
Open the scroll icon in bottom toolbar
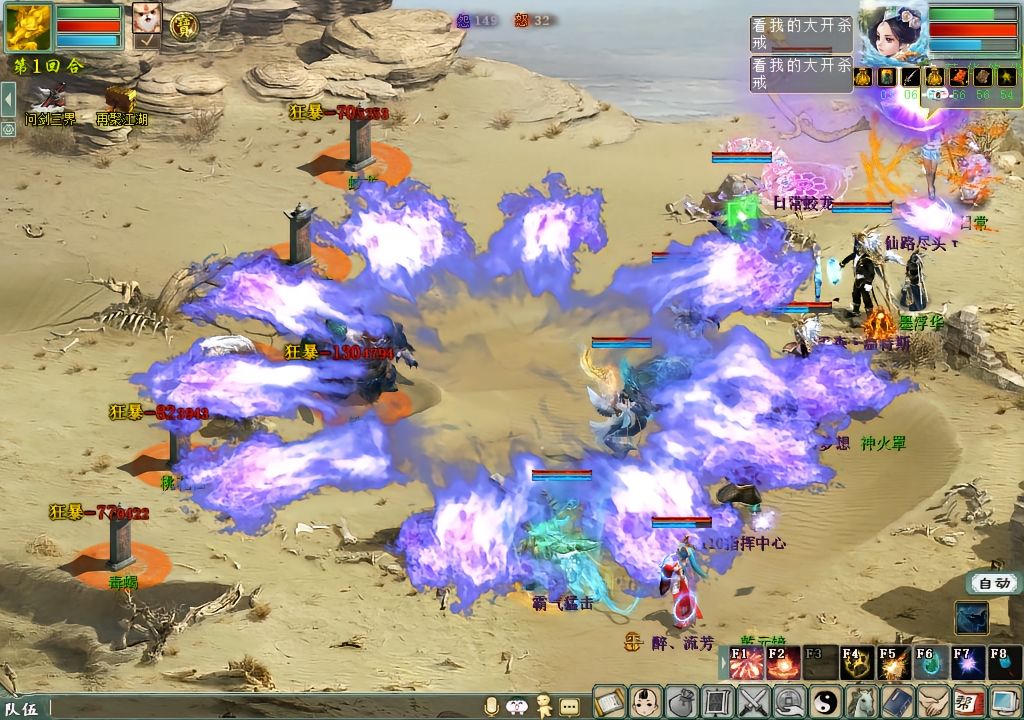click(609, 701)
